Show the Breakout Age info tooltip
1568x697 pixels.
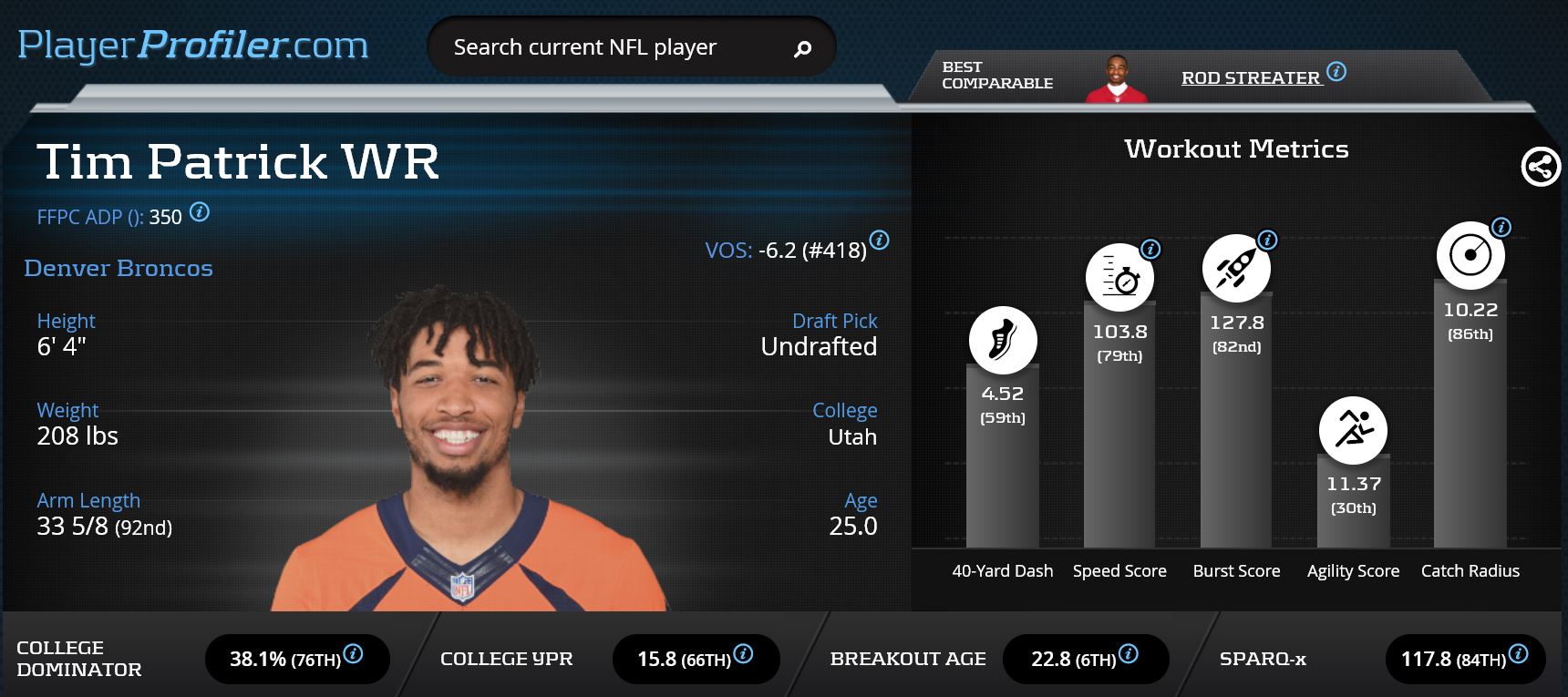click(1128, 653)
